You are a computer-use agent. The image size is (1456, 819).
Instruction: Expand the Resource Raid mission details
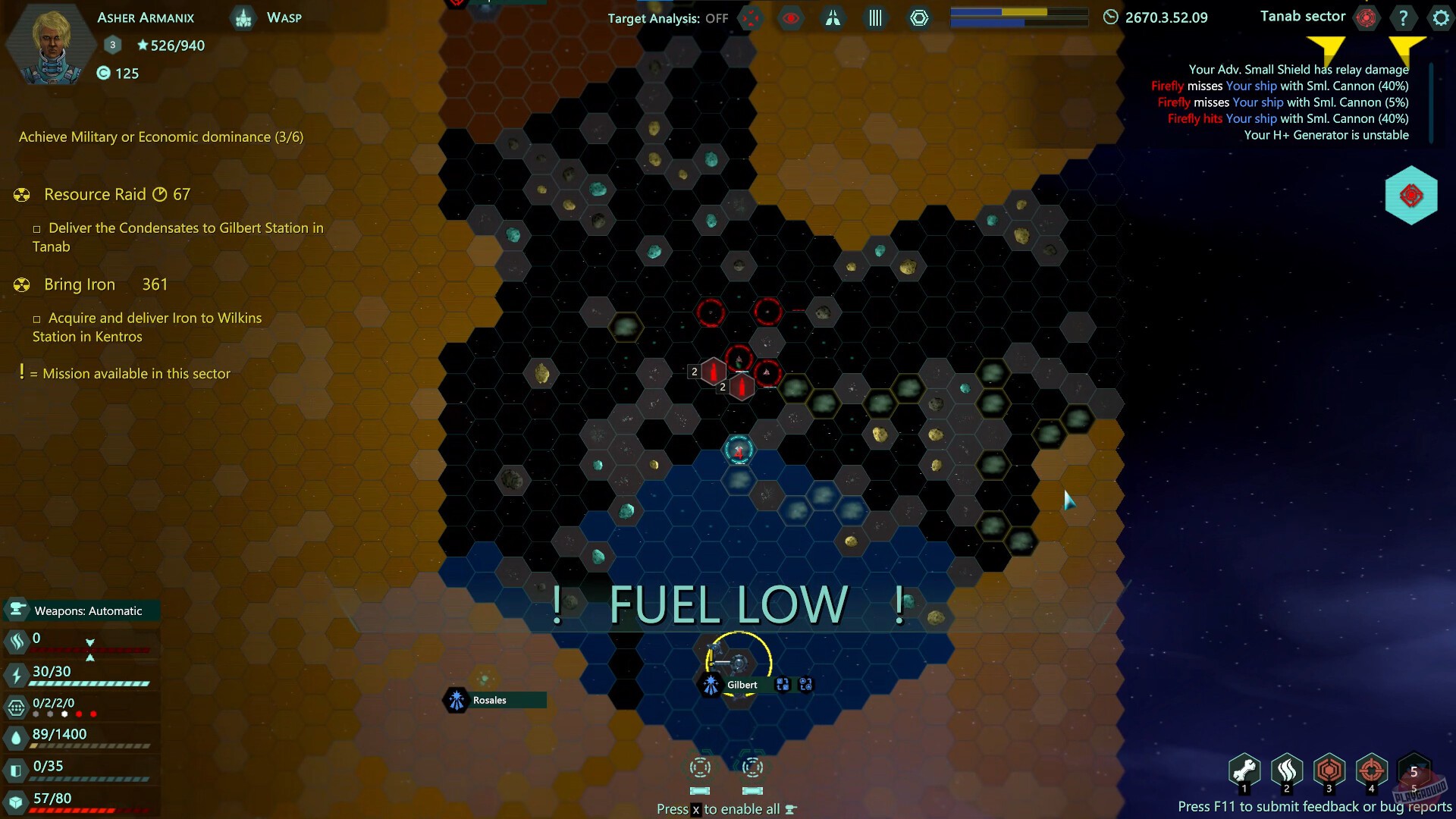(95, 194)
